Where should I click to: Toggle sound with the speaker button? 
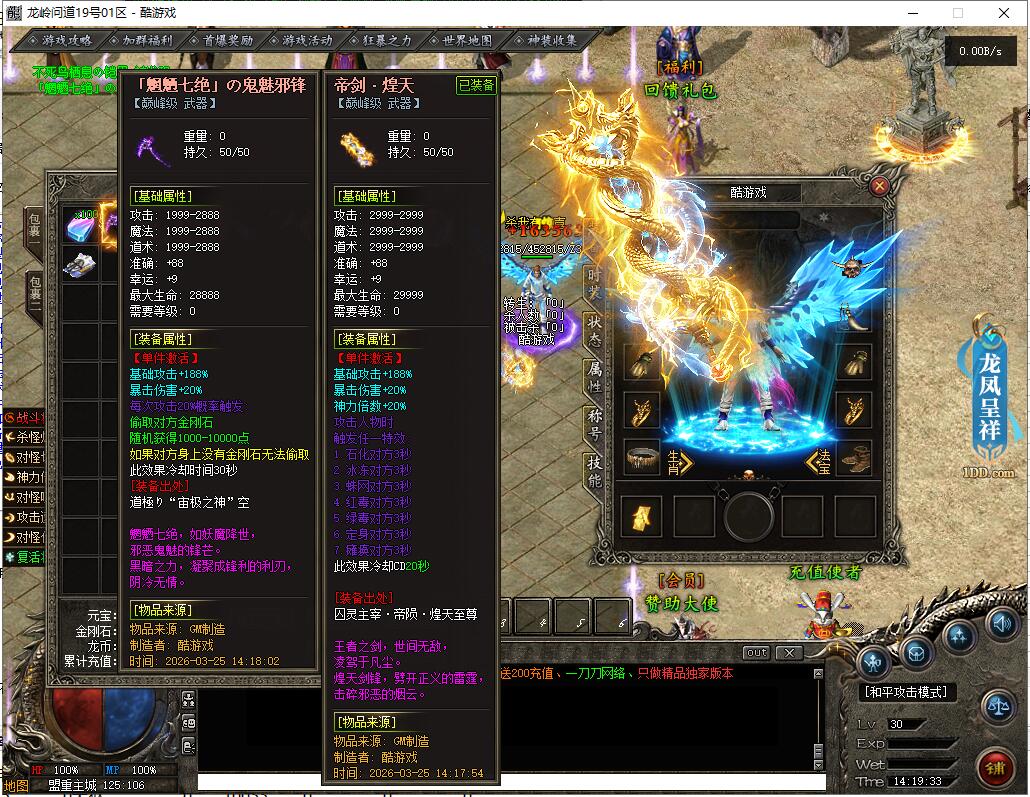pos(1000,623)
